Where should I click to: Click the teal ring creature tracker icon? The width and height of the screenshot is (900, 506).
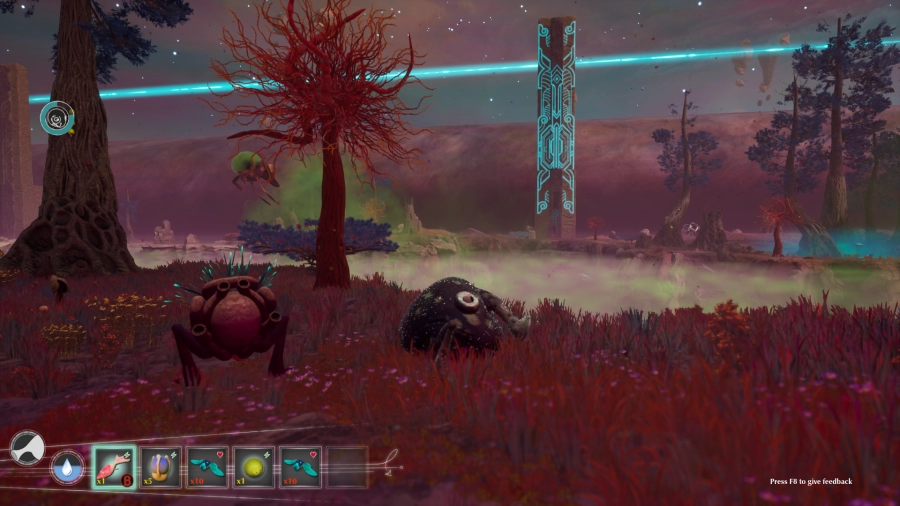55,118
